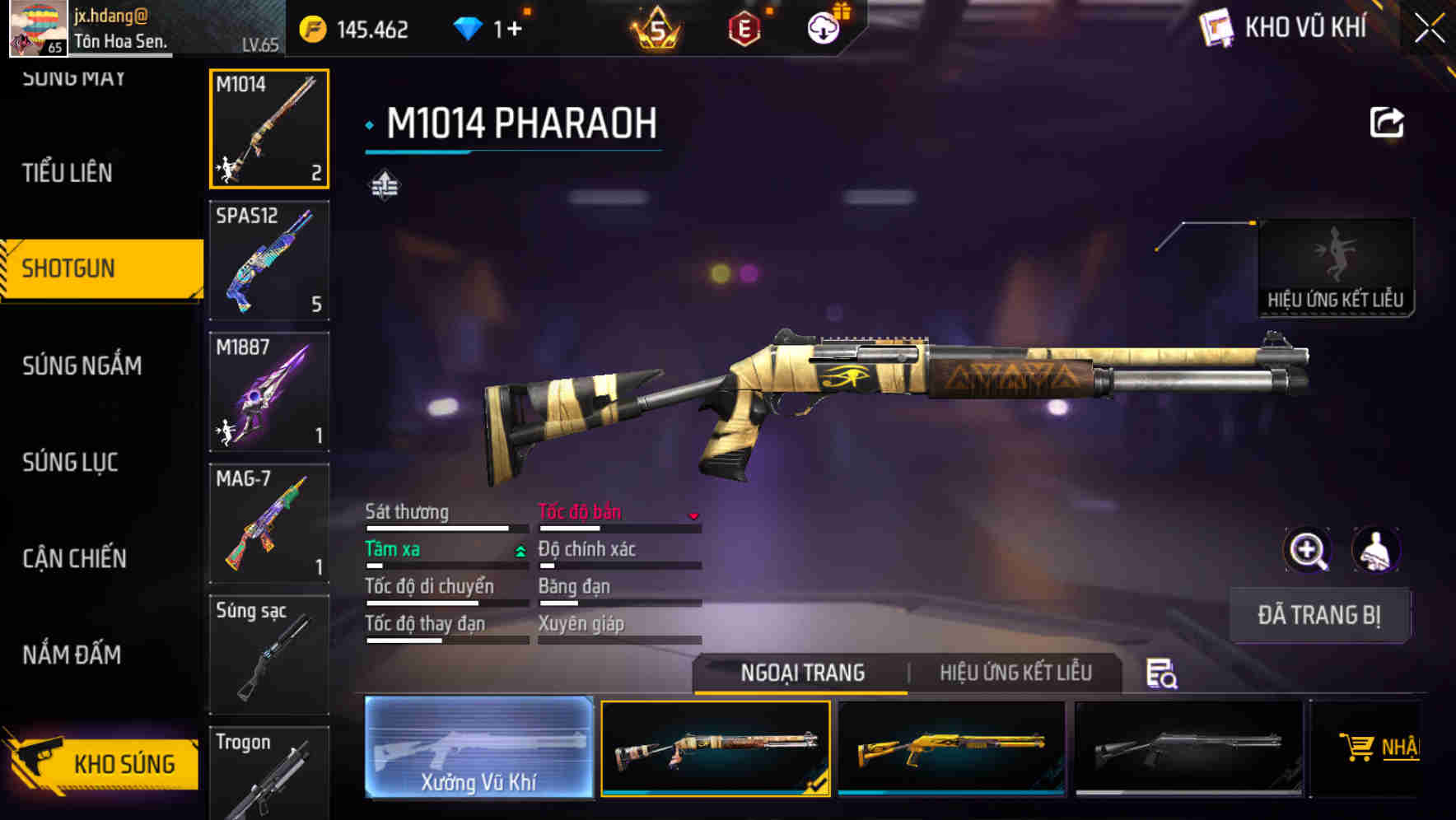Select the Nắm Đấm category
The width and height of the screenshot is (1456, 820).
(72, 655)
